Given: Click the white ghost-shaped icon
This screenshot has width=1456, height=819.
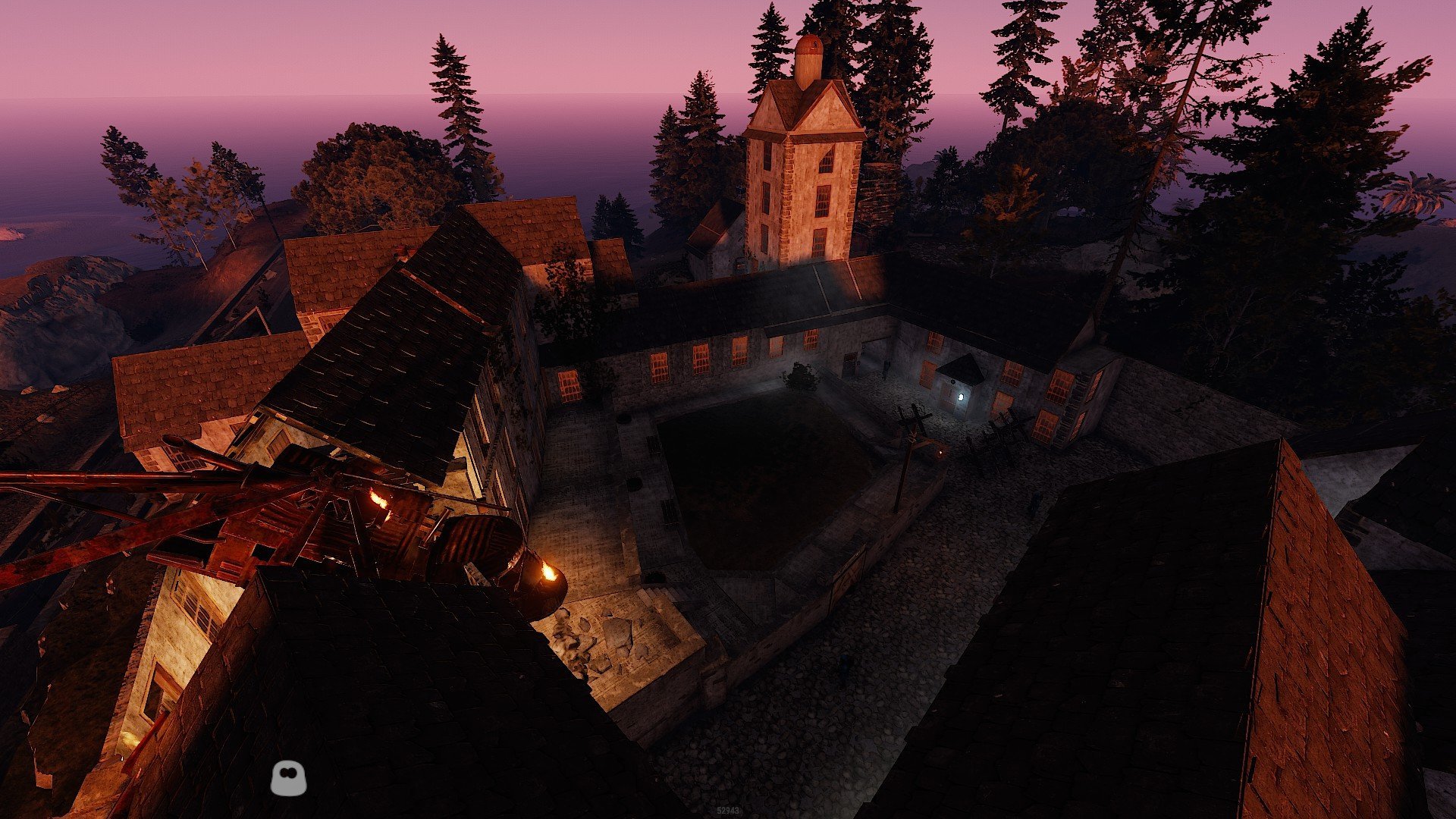Looking at the screenshot, I should pyautogui.click(x=288, y=779).
